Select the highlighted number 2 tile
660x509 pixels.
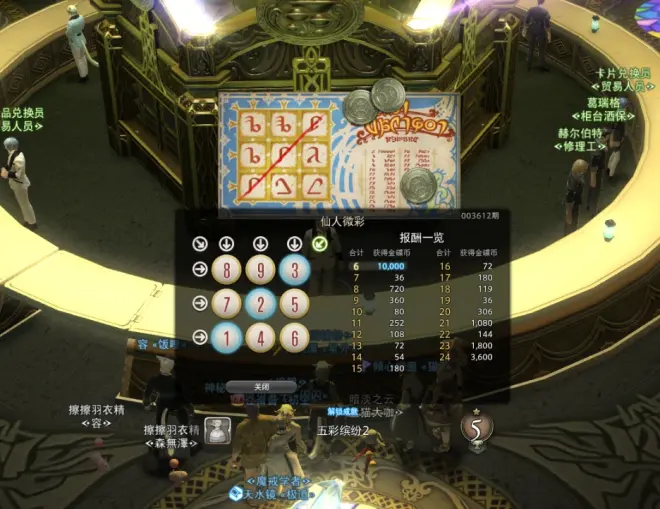(x=260, y=303)
